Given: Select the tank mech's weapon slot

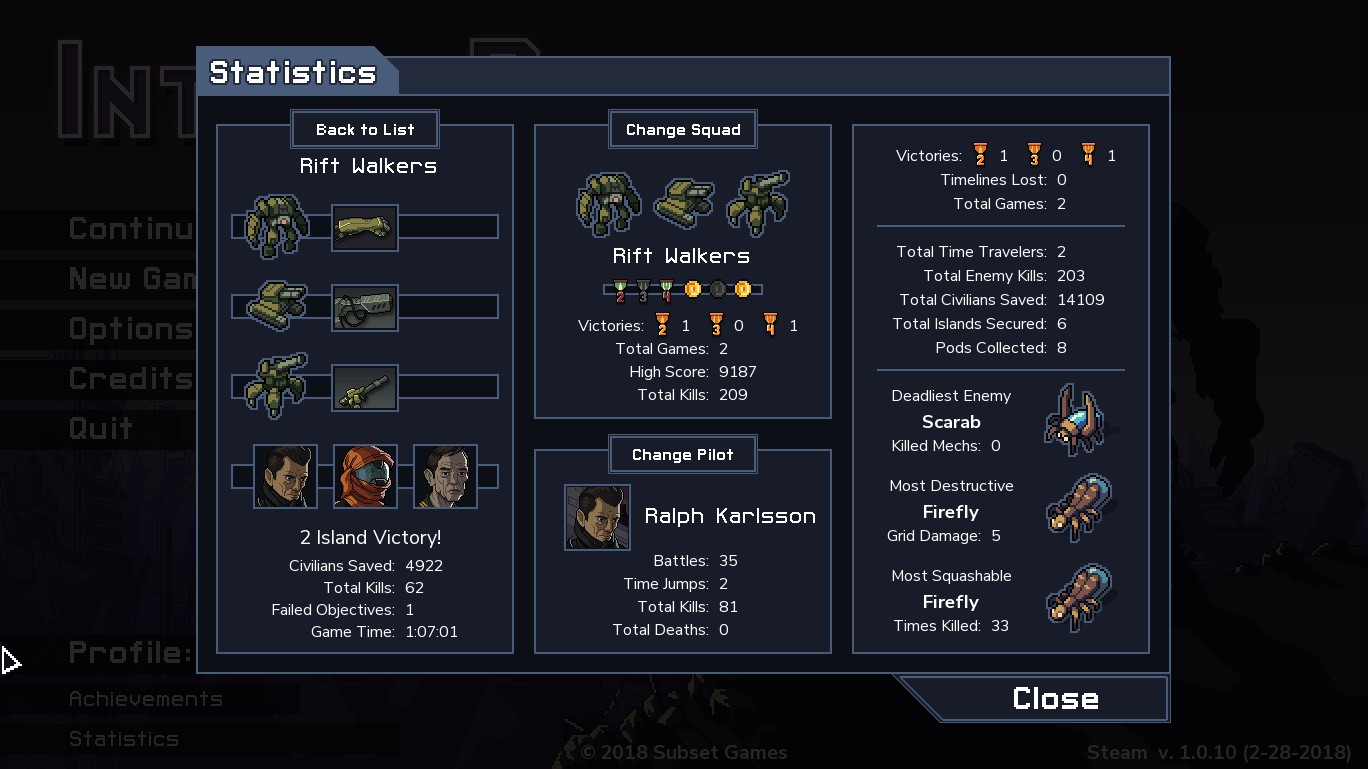Looking at the screenshot, I should click(x=365, y=307).
